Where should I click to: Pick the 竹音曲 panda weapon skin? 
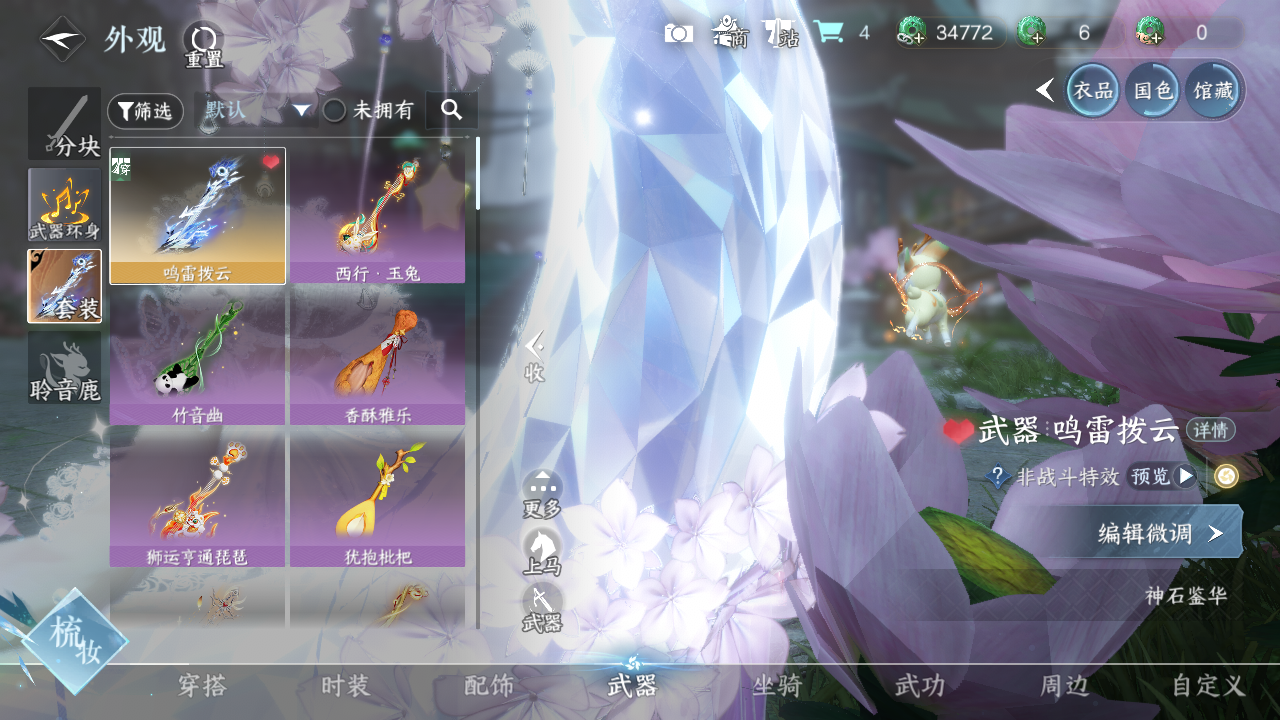197,357
